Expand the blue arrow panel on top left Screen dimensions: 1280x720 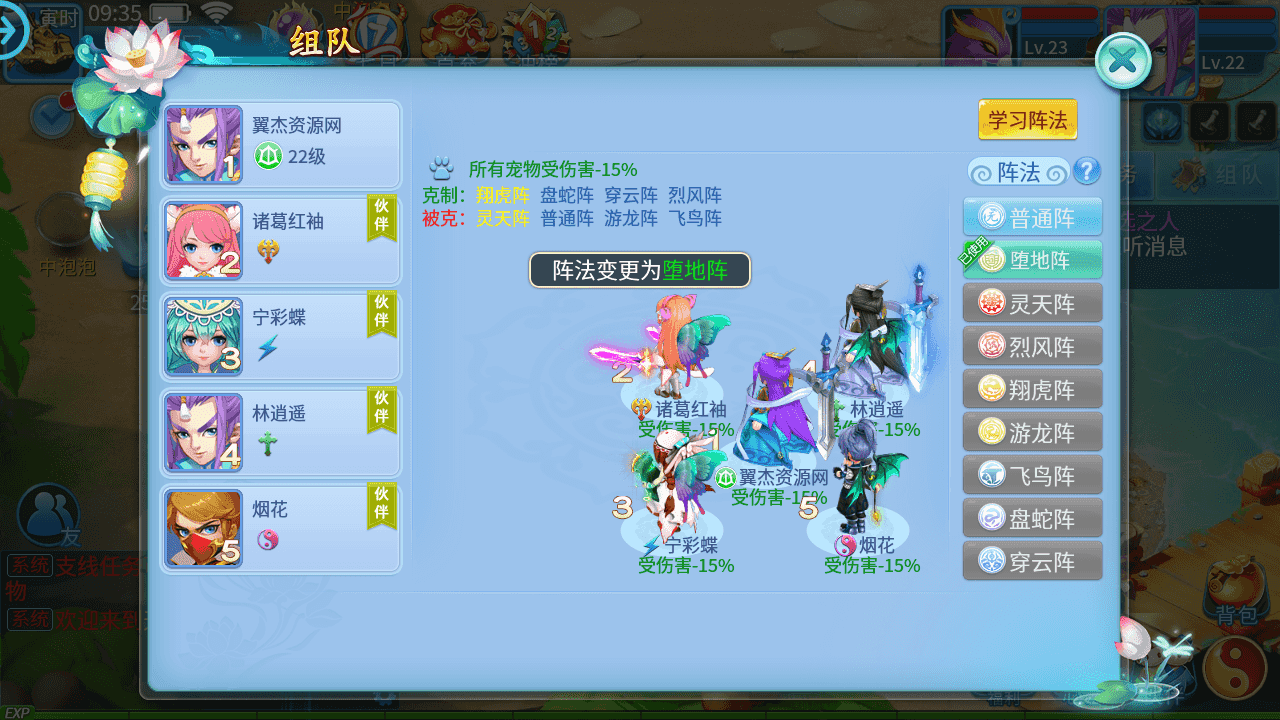tap(12, 31)
